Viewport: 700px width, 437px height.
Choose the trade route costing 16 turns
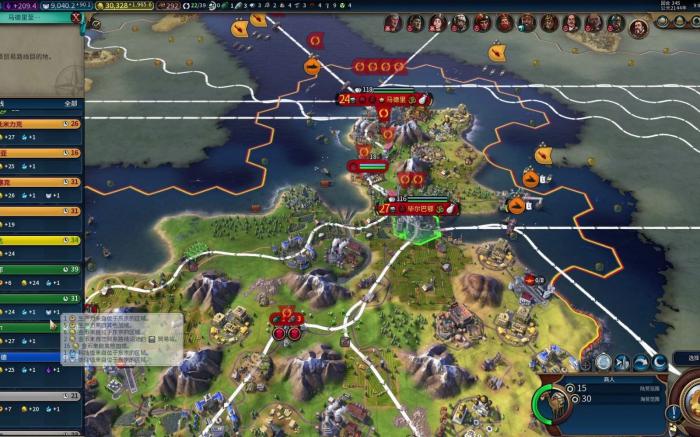(x=40, y=153)
